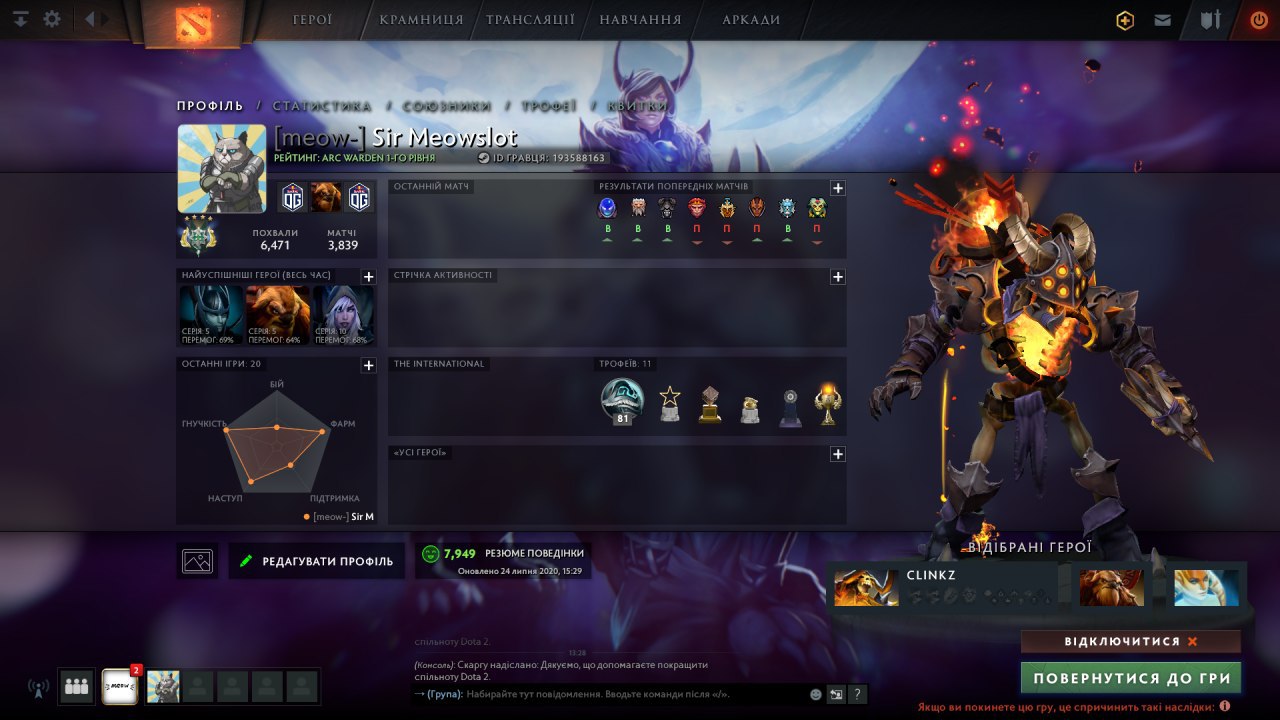Show the Трофеї profile tab
Viewport: 1280px width, 720px height.
pyautogui.click(x=548, y=106)
